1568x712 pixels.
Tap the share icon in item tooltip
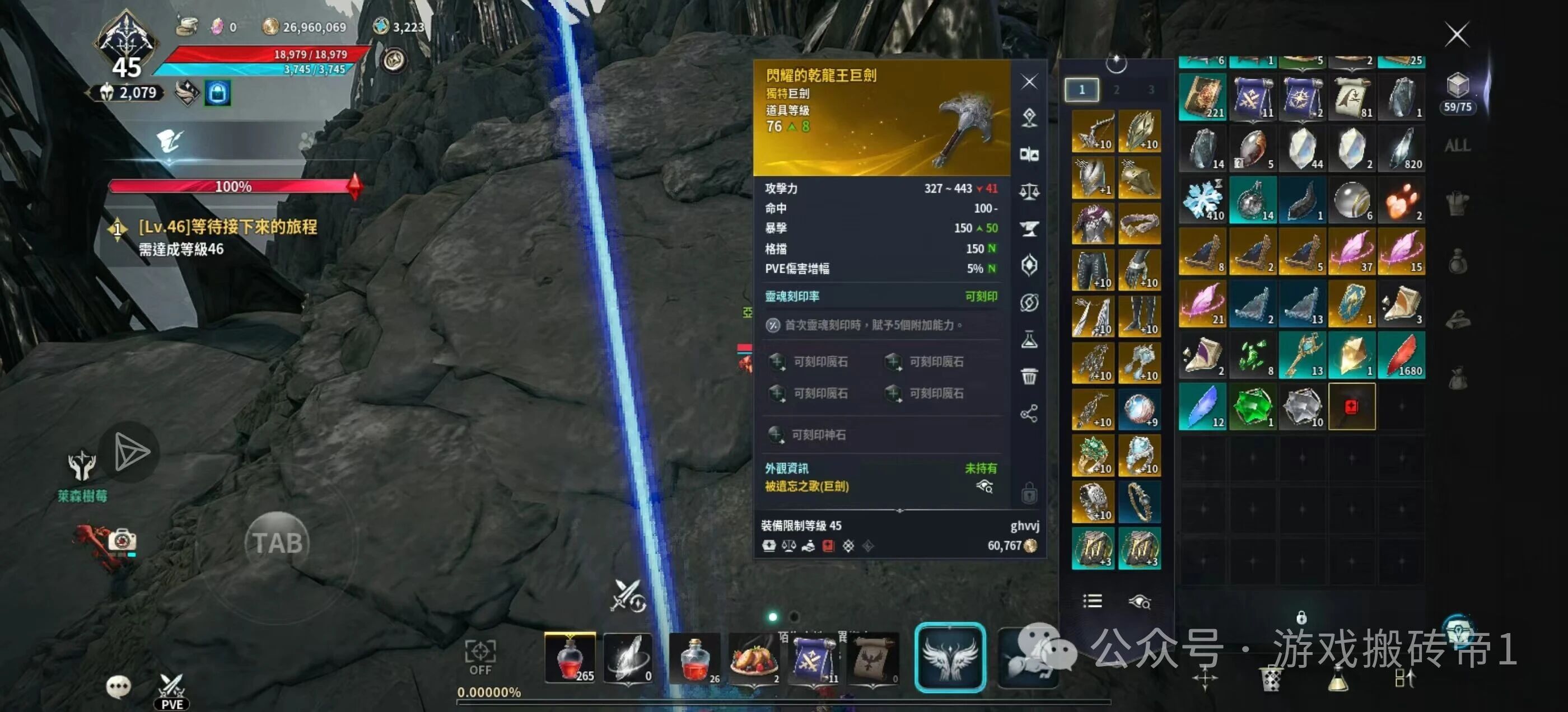[x=1029, y=414]
